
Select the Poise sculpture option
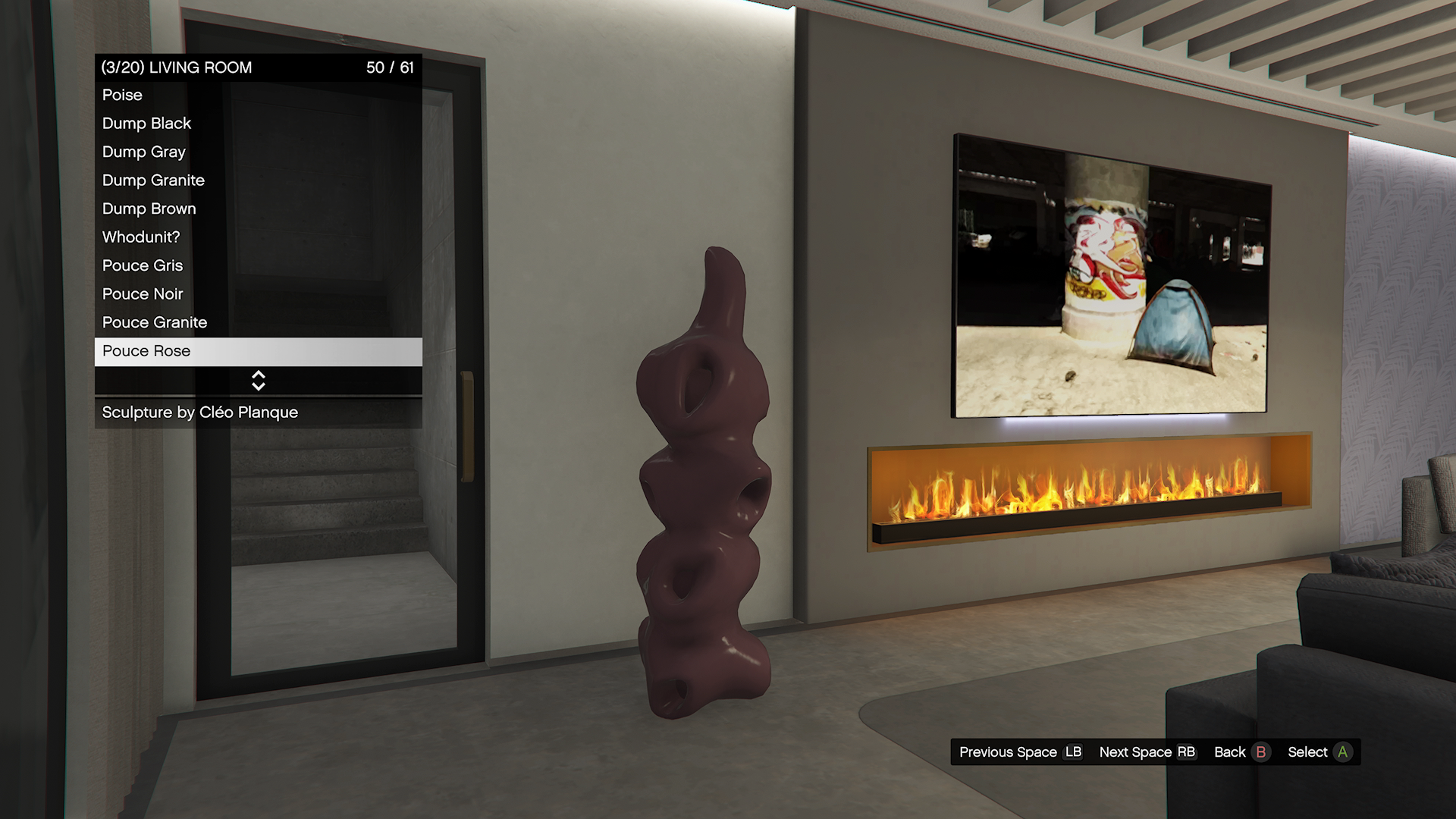258,96
